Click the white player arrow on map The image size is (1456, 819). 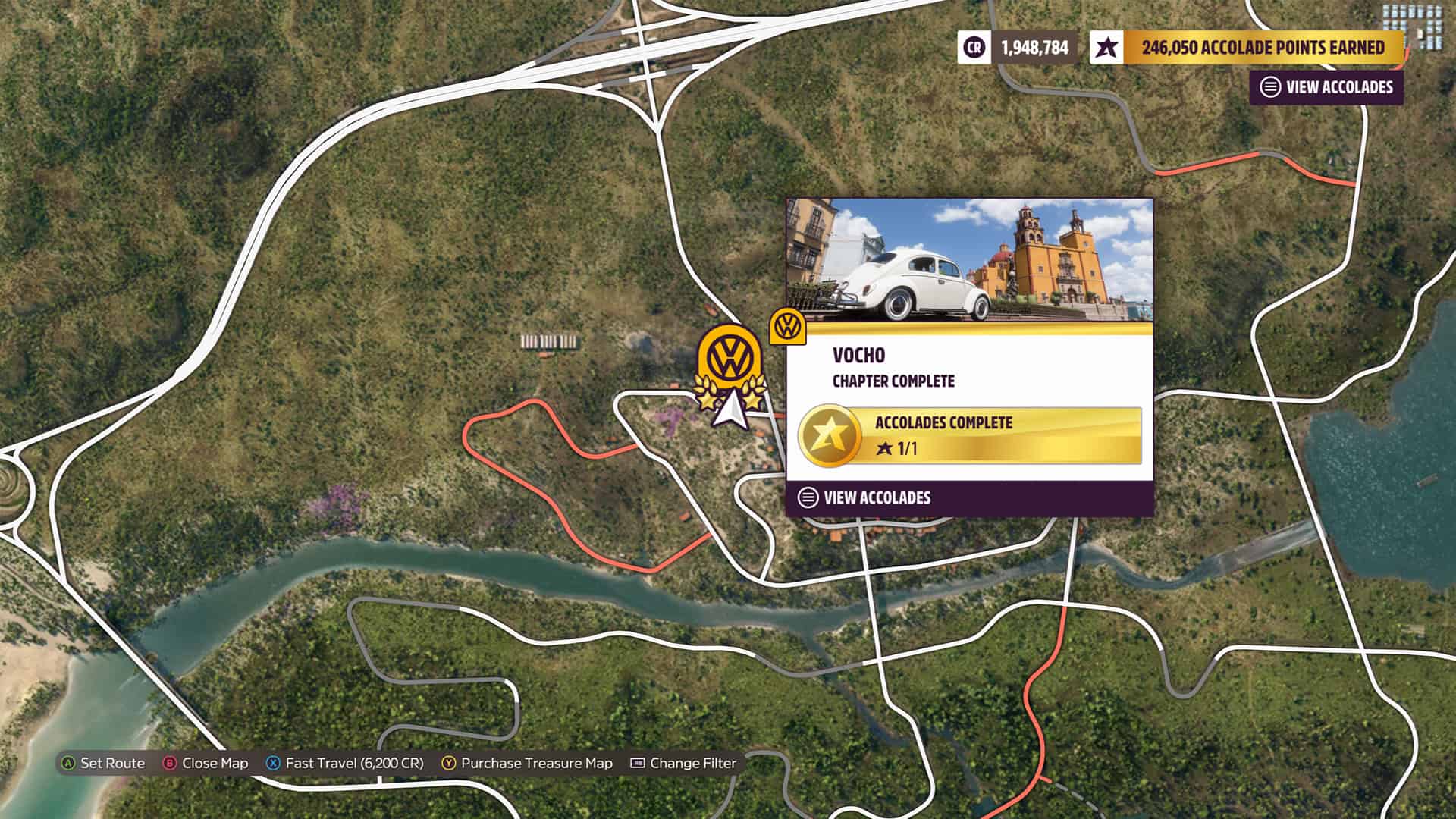coord(730,409)
